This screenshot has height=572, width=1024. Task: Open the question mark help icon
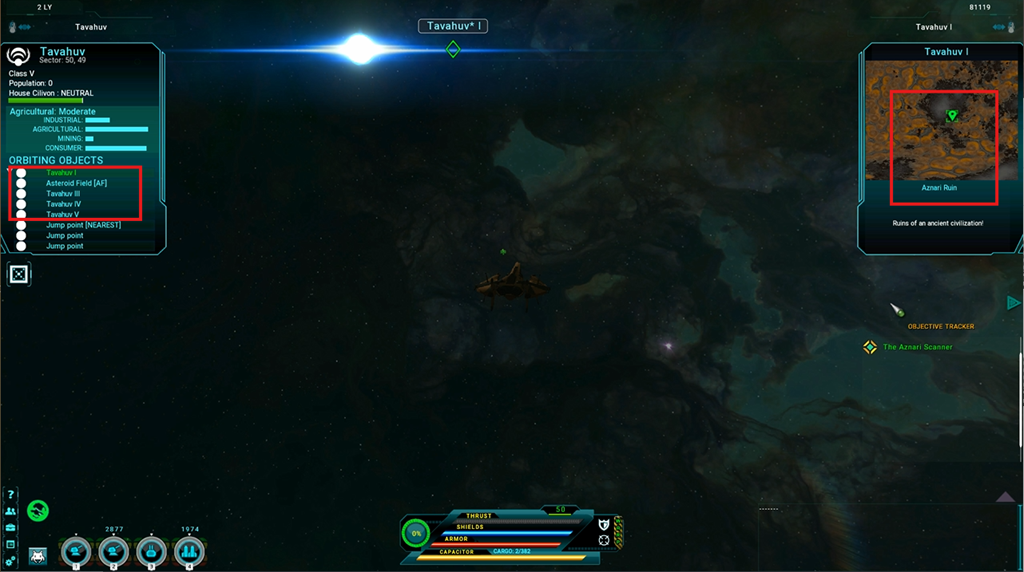point(11,495)
